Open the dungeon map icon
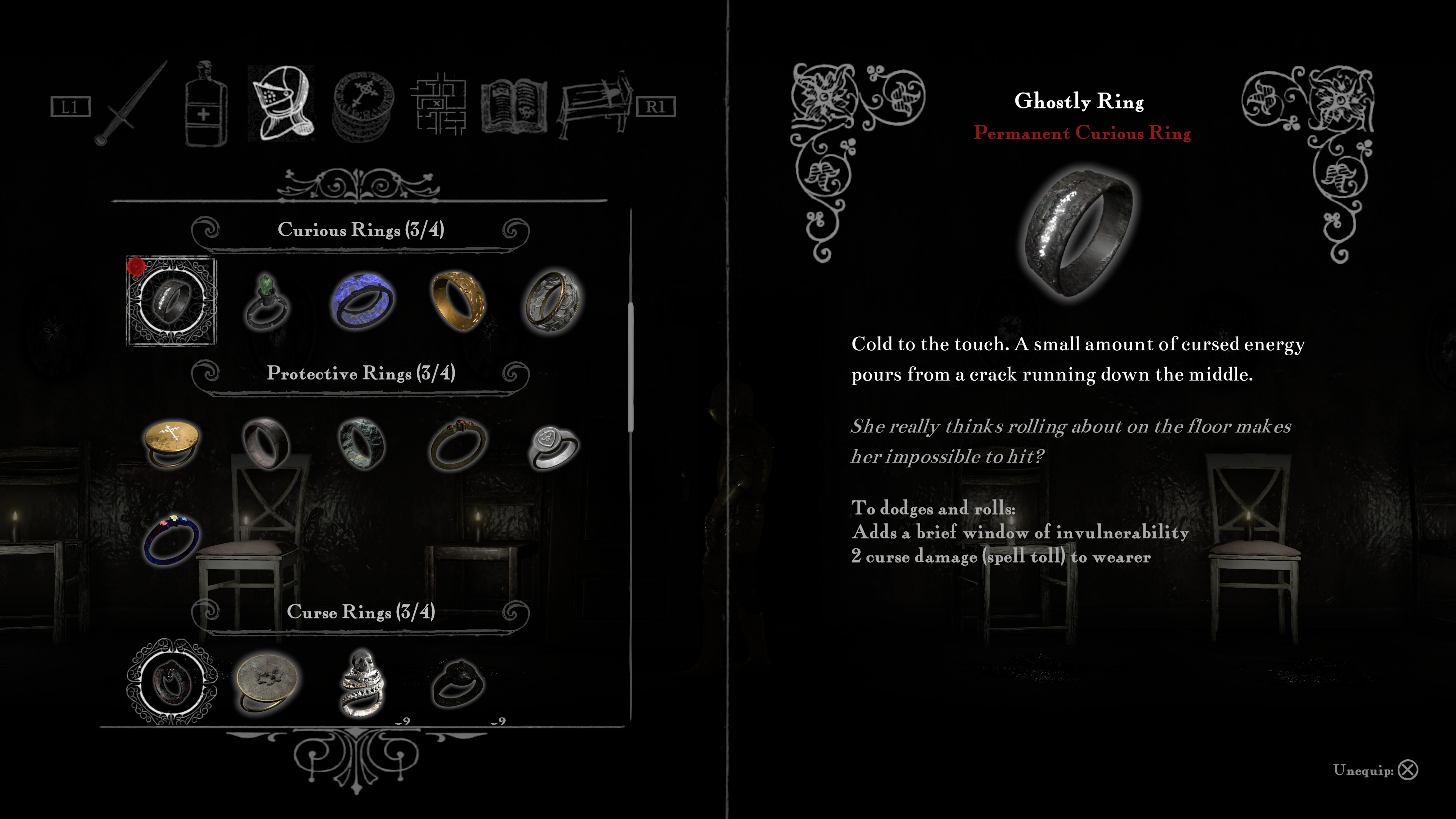Image resolution: width=1456 pixels, height=819 pixels. tap(441, 105)
